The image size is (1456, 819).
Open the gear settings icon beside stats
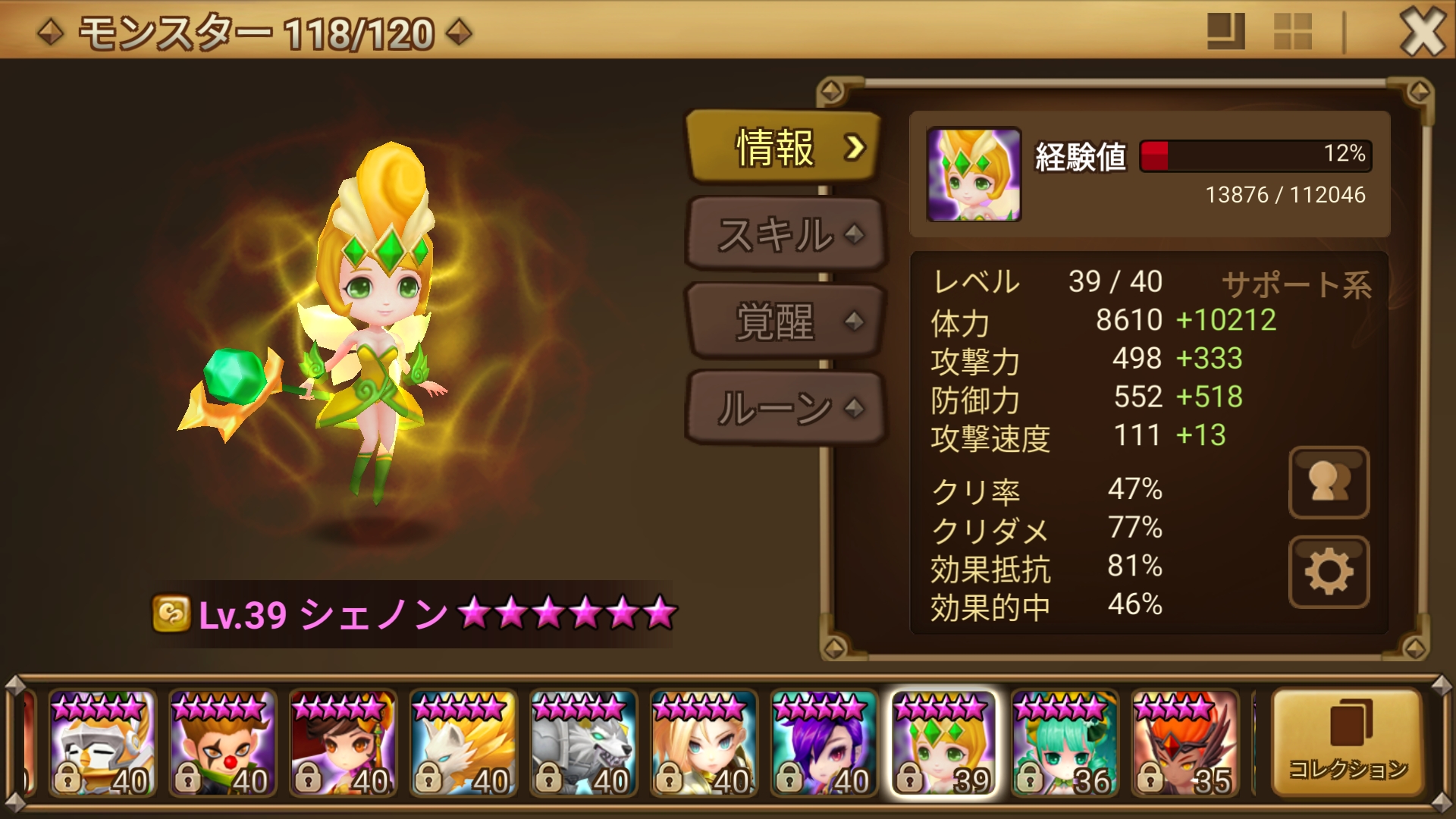tap(1329, 573)
